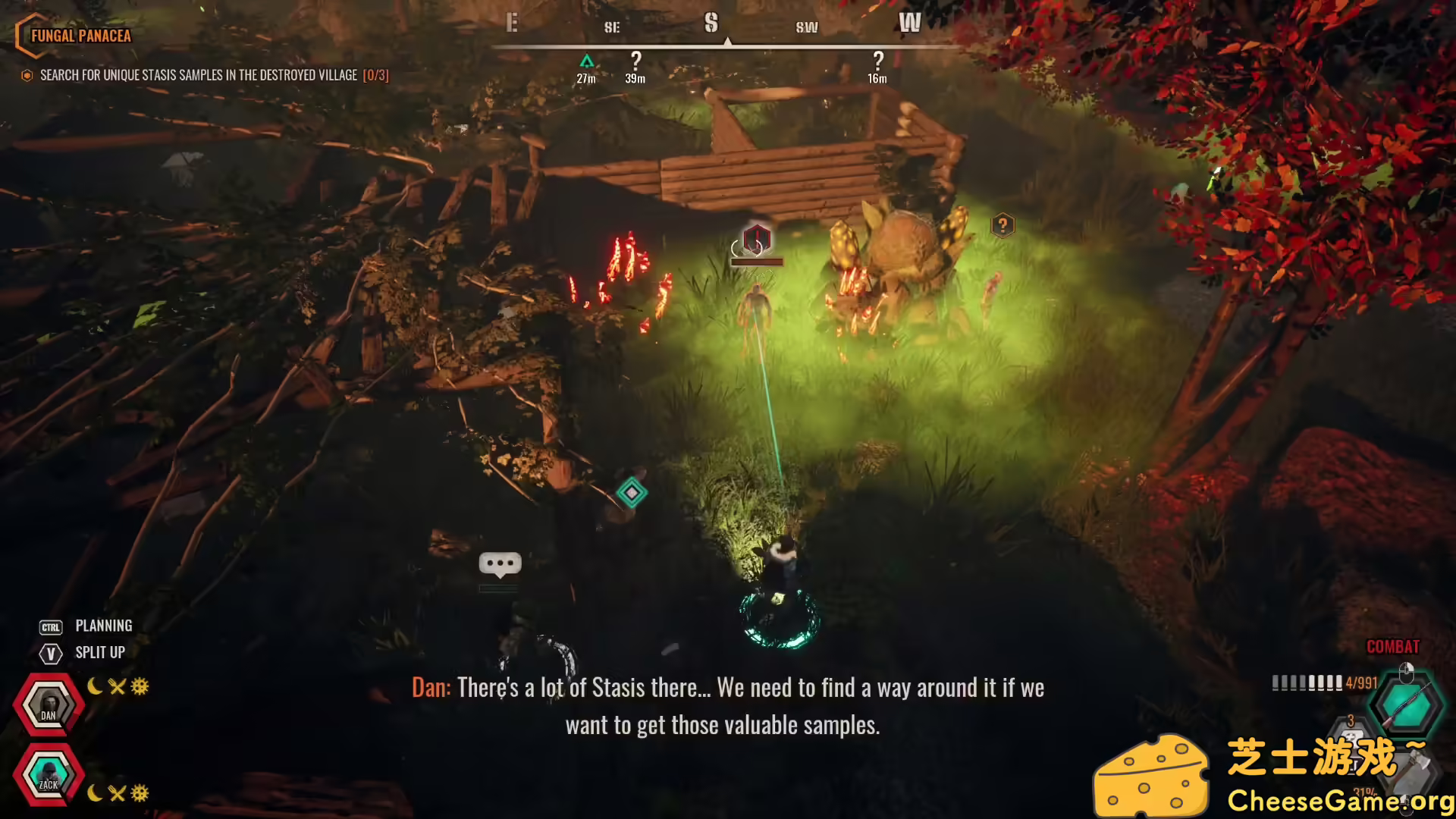
Task: Click Dan's infection status icon
Action: point(139,686)
